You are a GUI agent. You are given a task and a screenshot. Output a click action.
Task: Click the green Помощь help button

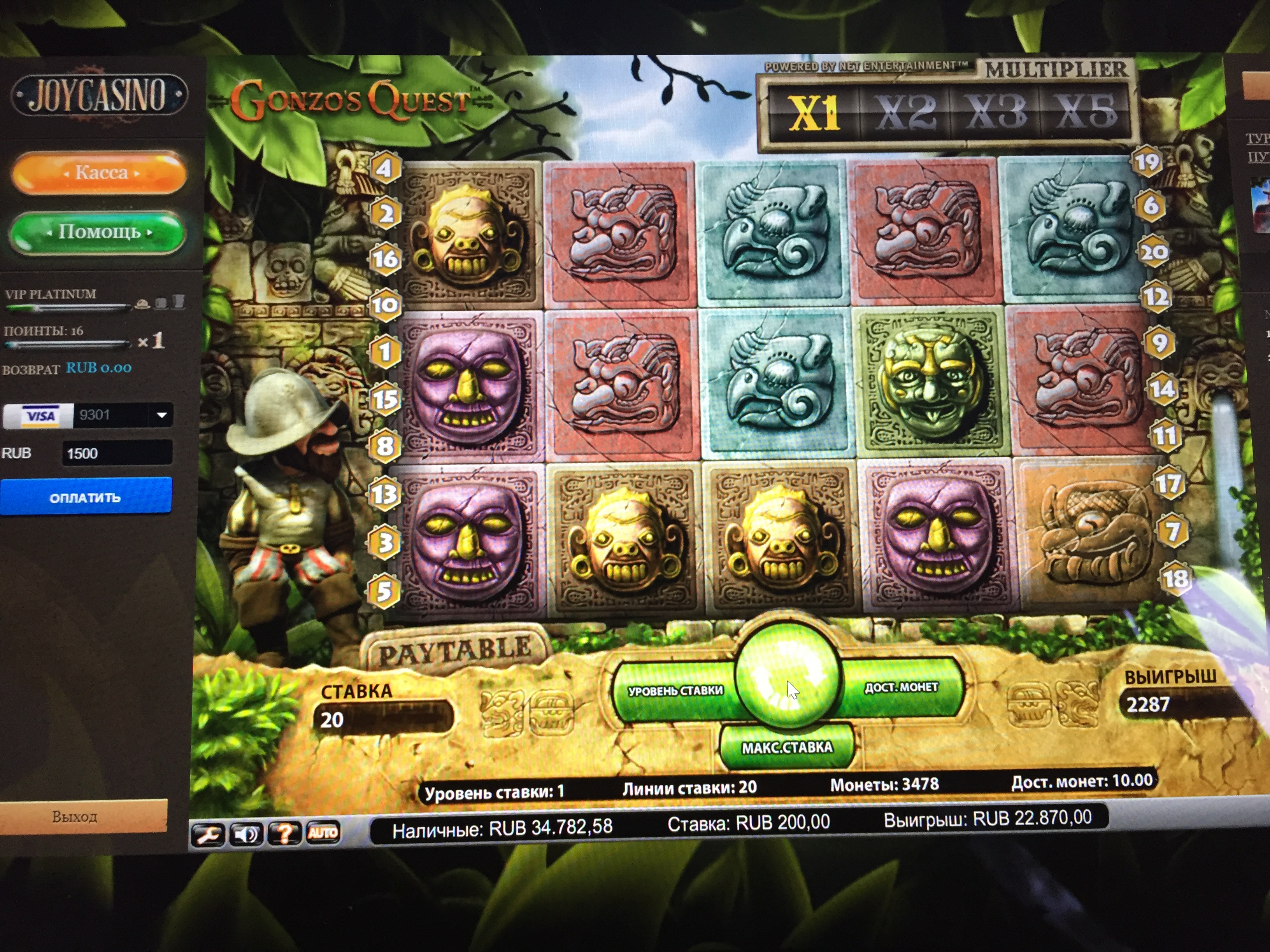(x=98, y=232)
